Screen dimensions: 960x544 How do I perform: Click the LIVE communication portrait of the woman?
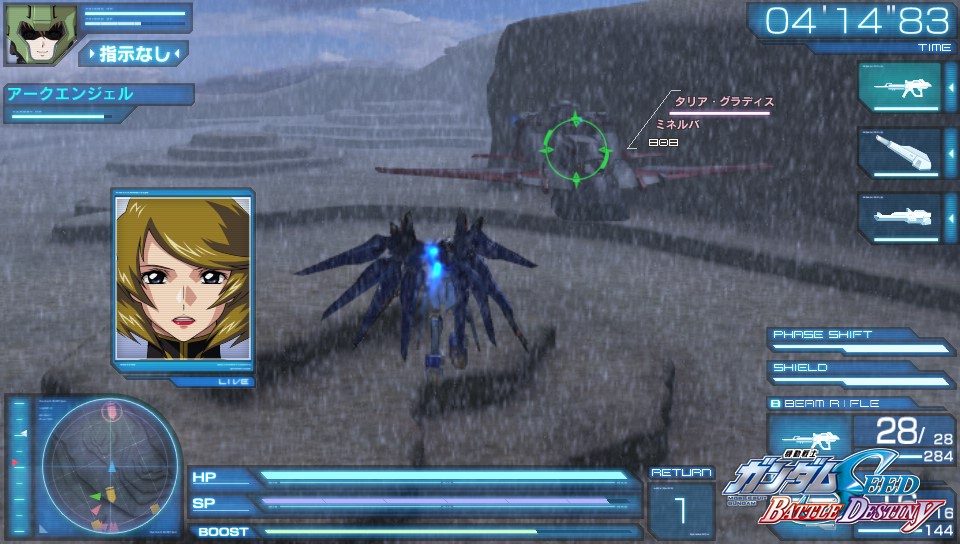point(182,278)
